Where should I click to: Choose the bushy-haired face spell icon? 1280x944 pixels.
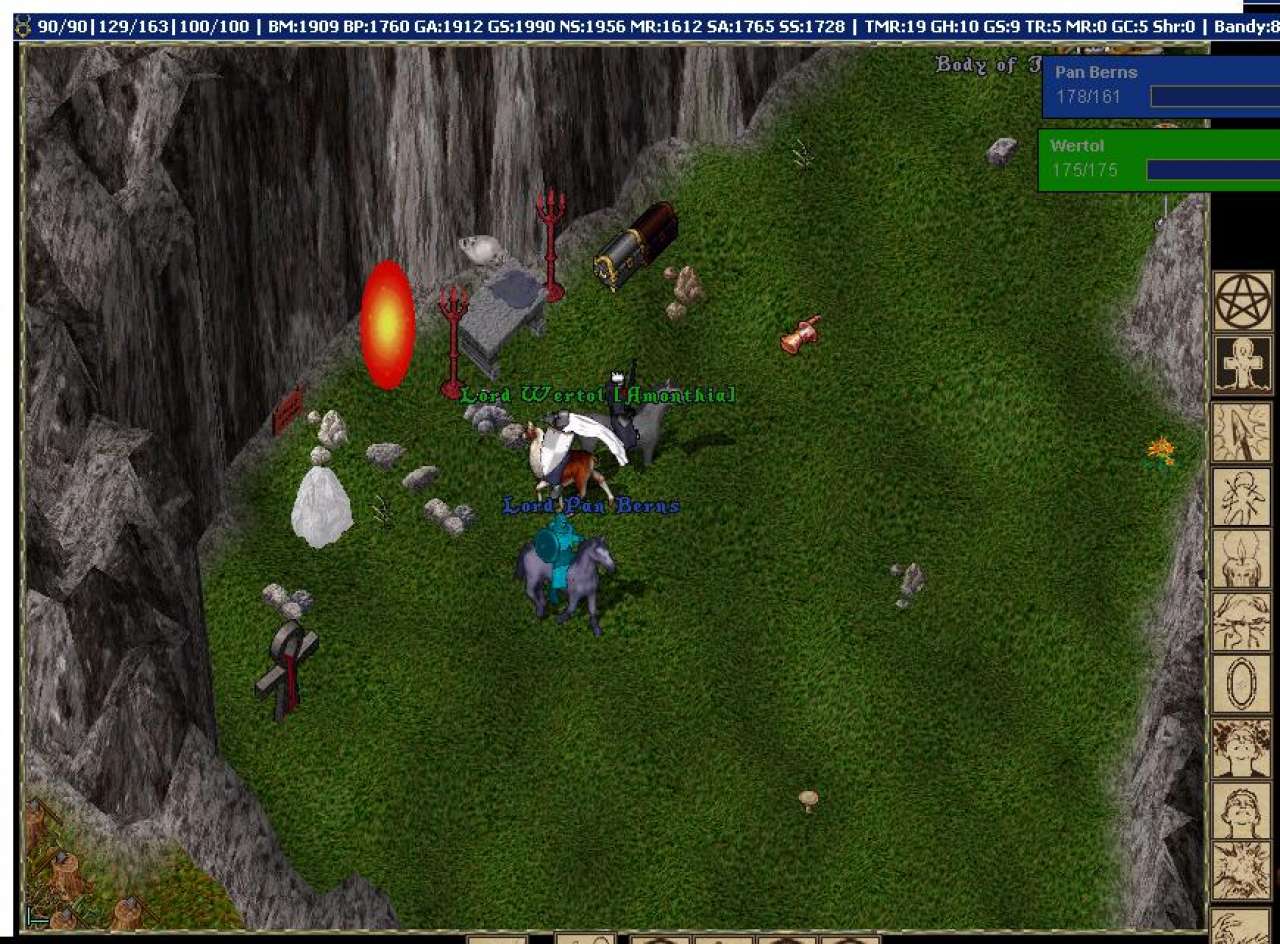point(1241,748)
